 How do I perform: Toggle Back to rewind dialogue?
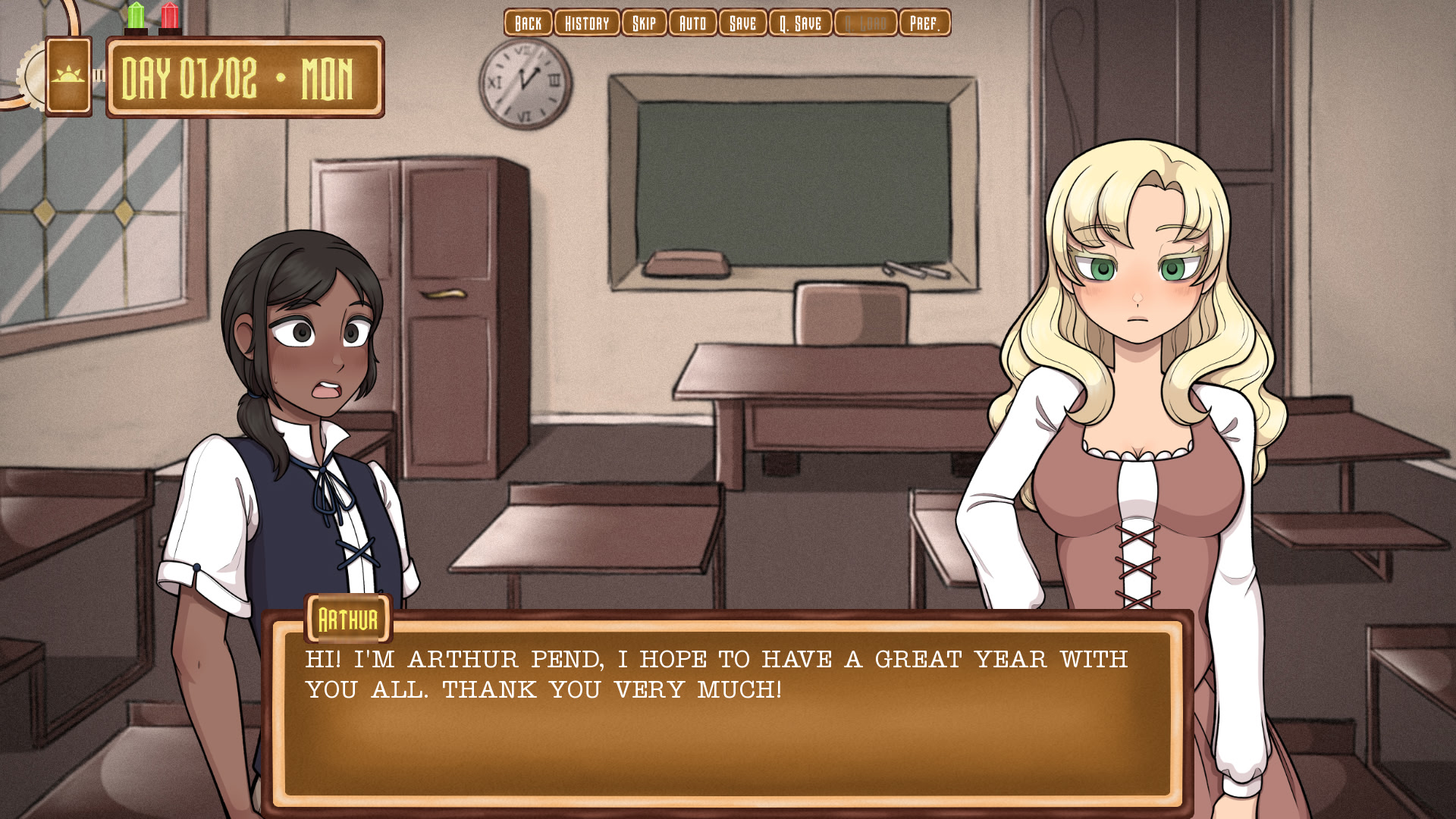[x=528, y=23]
